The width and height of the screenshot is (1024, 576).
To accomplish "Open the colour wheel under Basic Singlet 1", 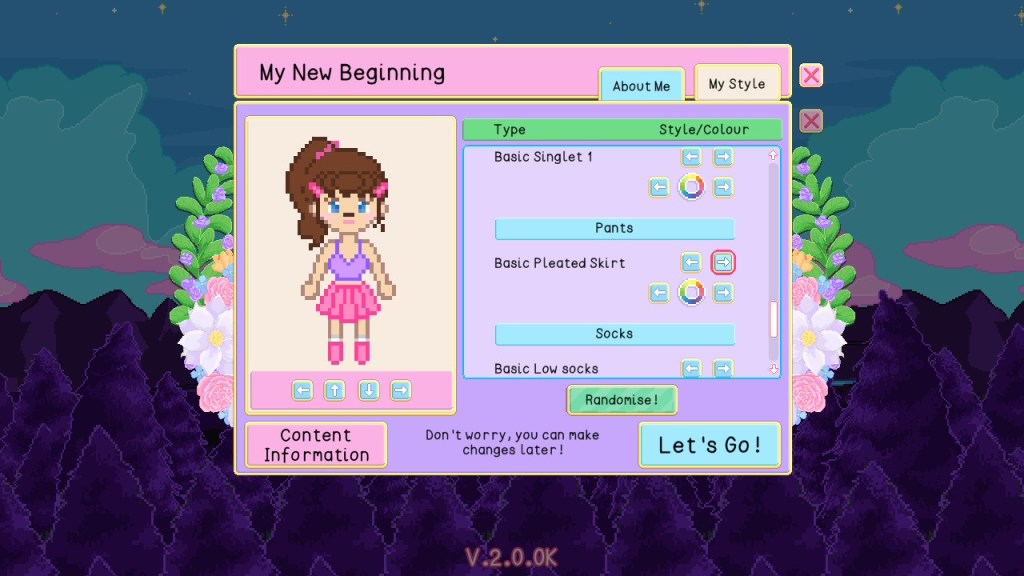I will click(x=691, y=187).
